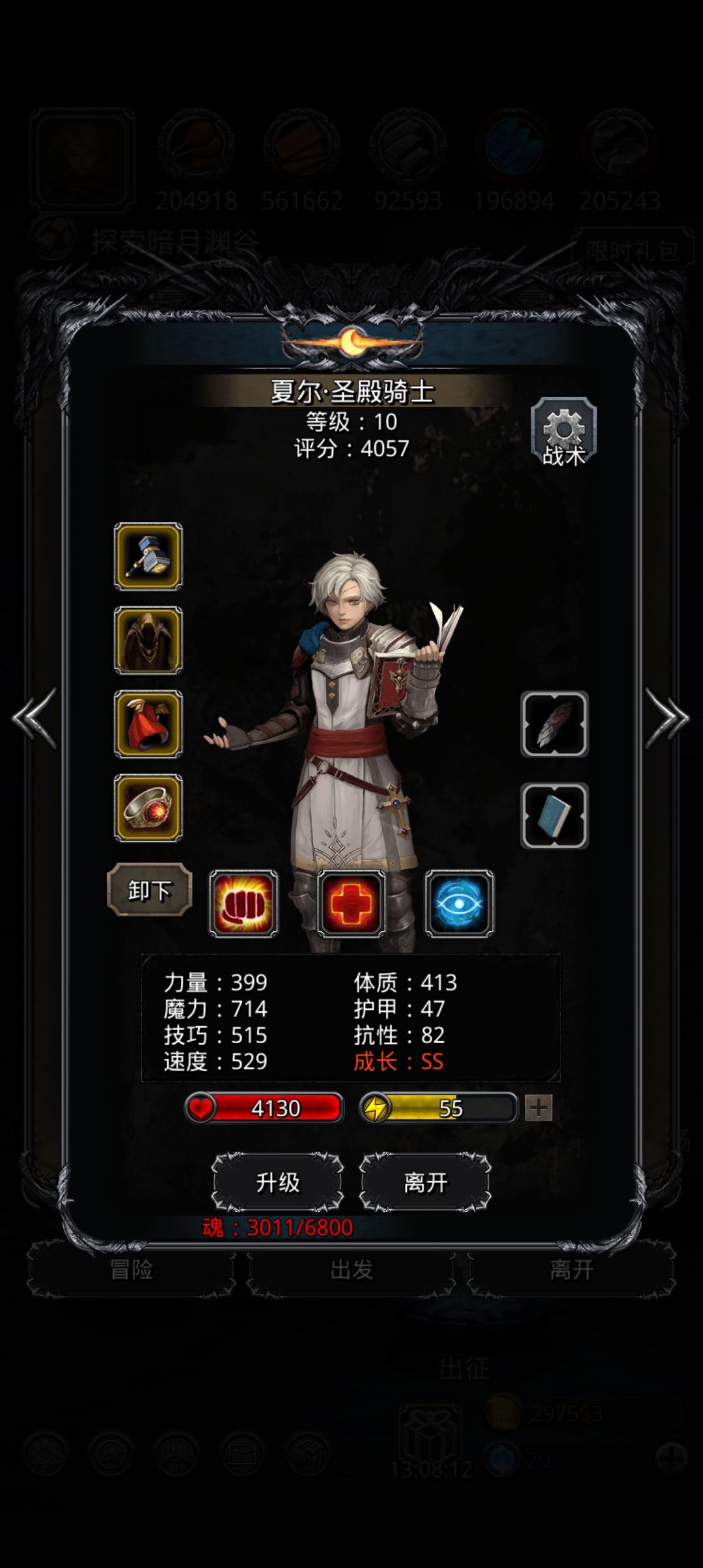Select the hooded robe armor slot
703x1568 pixels.
coord(148,641)
